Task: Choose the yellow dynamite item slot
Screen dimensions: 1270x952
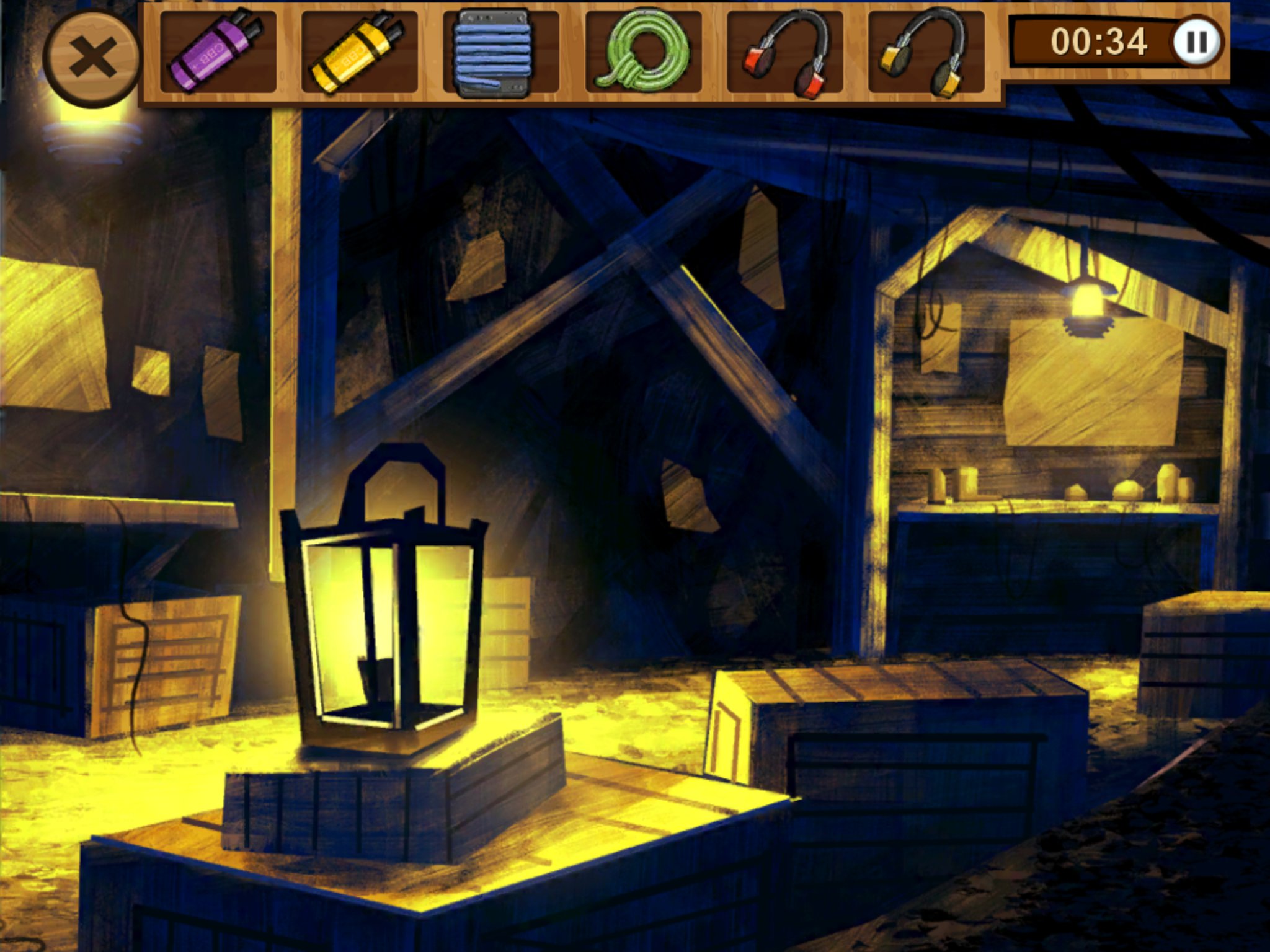Action: (359, 51)
